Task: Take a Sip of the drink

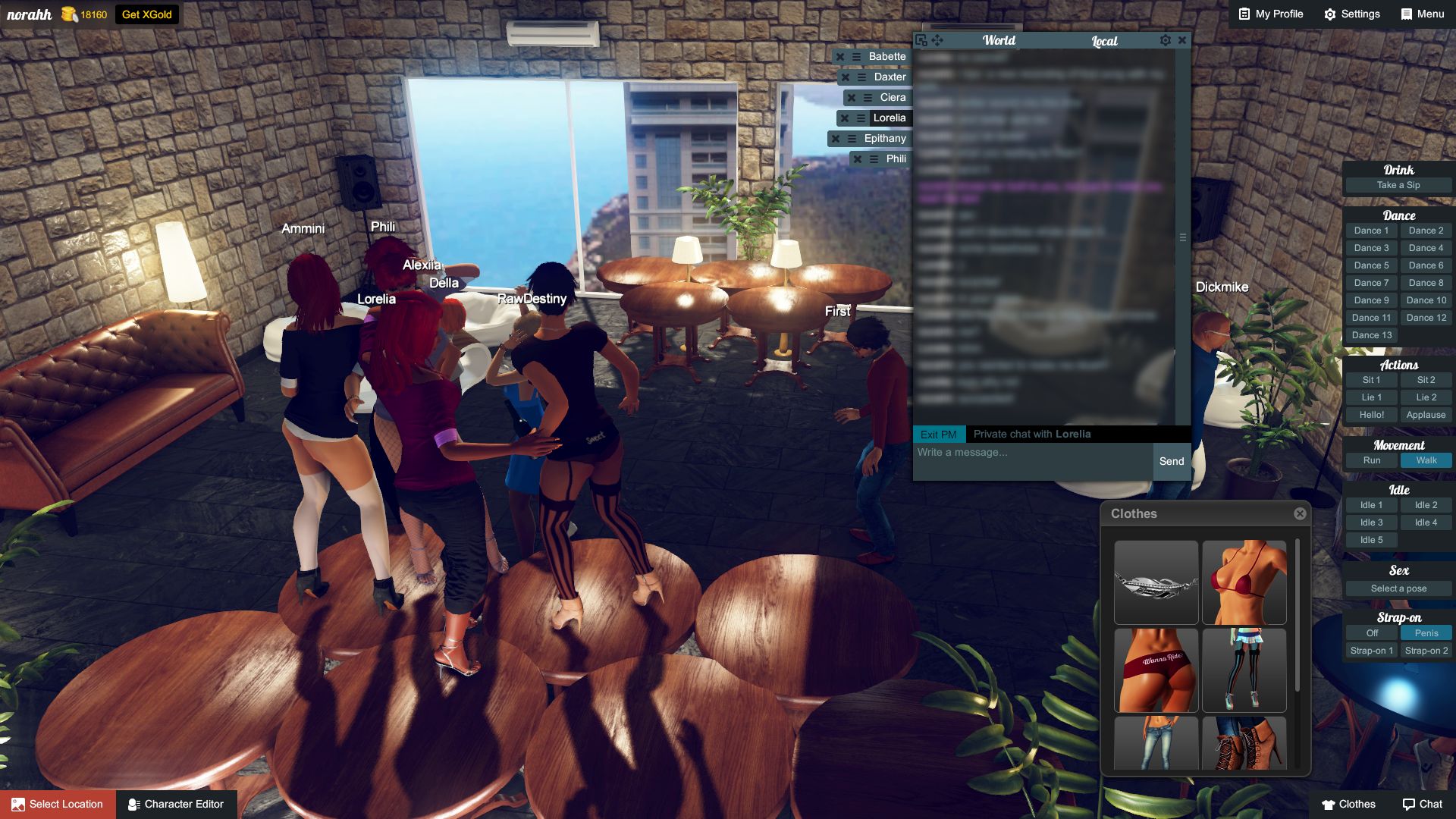Action: pos(1398,185)
